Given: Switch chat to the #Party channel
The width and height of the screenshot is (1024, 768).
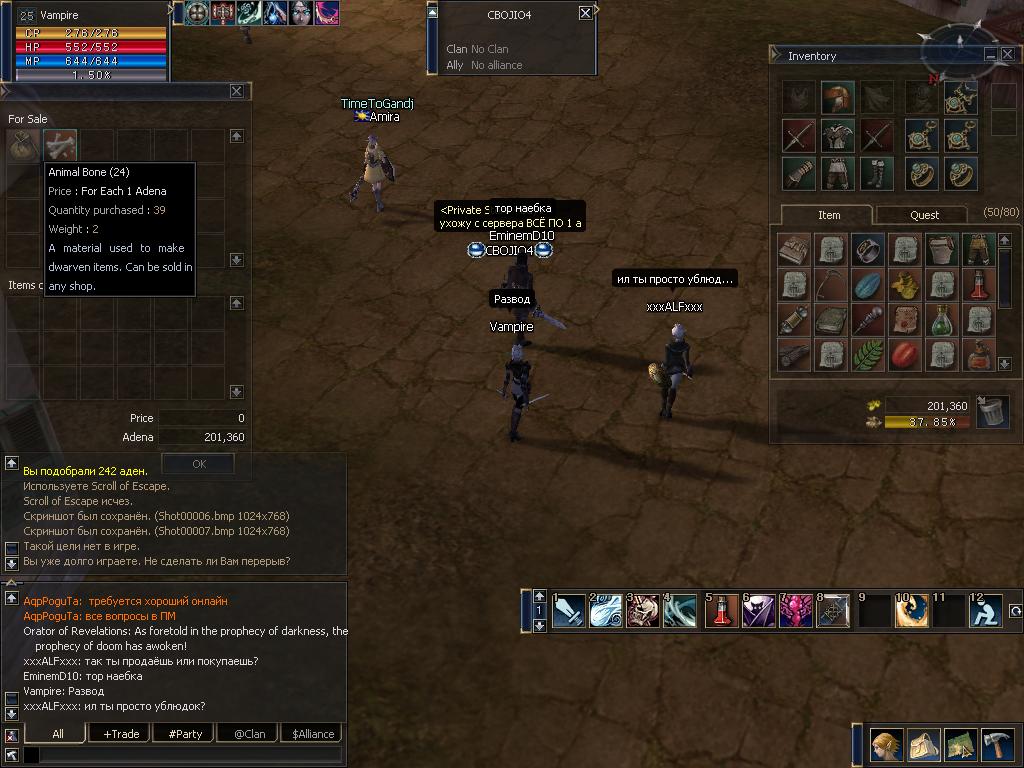Looking at the screenshot, I should (185, 733).
